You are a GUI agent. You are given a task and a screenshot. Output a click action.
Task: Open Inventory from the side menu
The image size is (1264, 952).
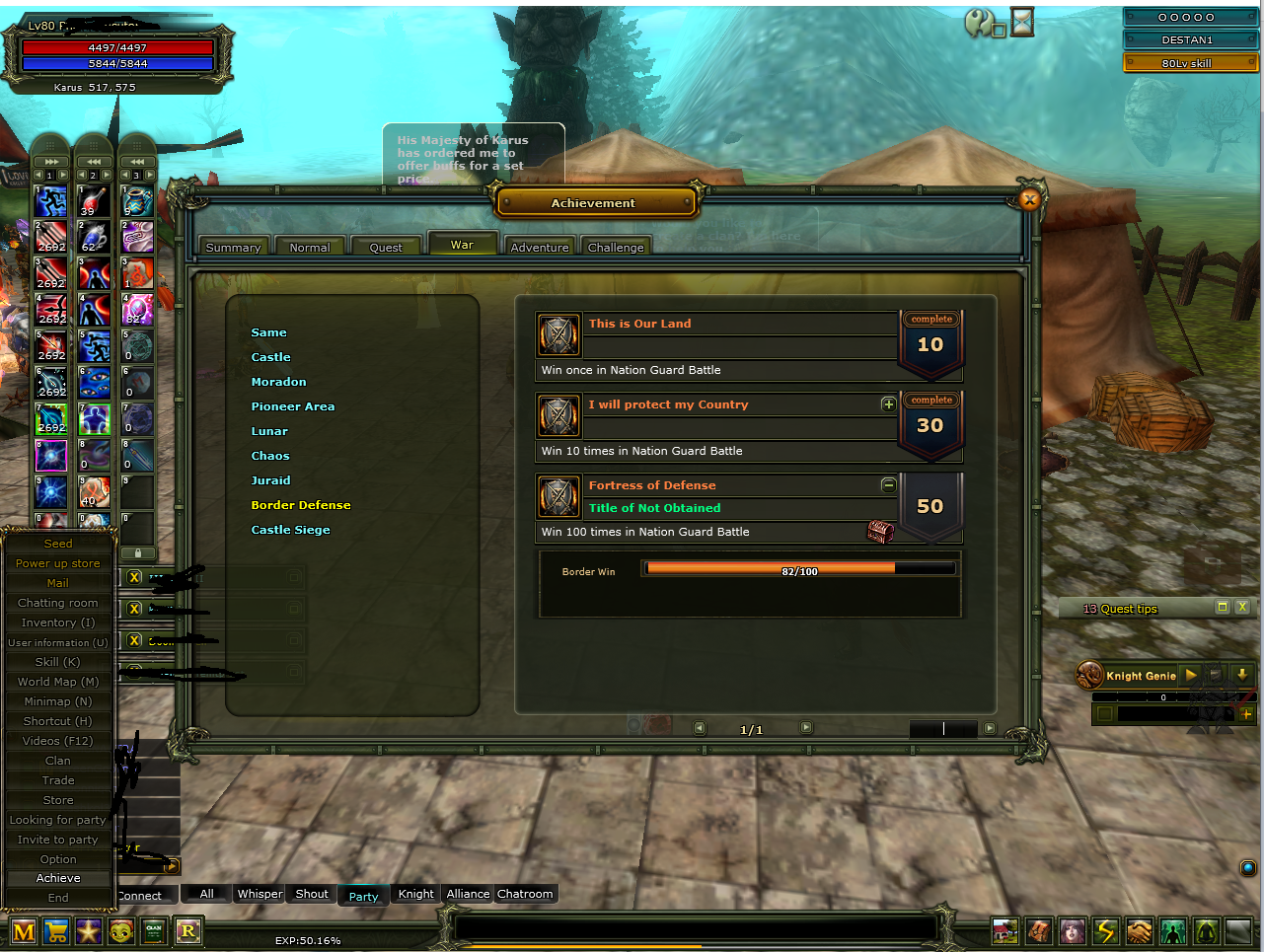(x=58, y=622)
